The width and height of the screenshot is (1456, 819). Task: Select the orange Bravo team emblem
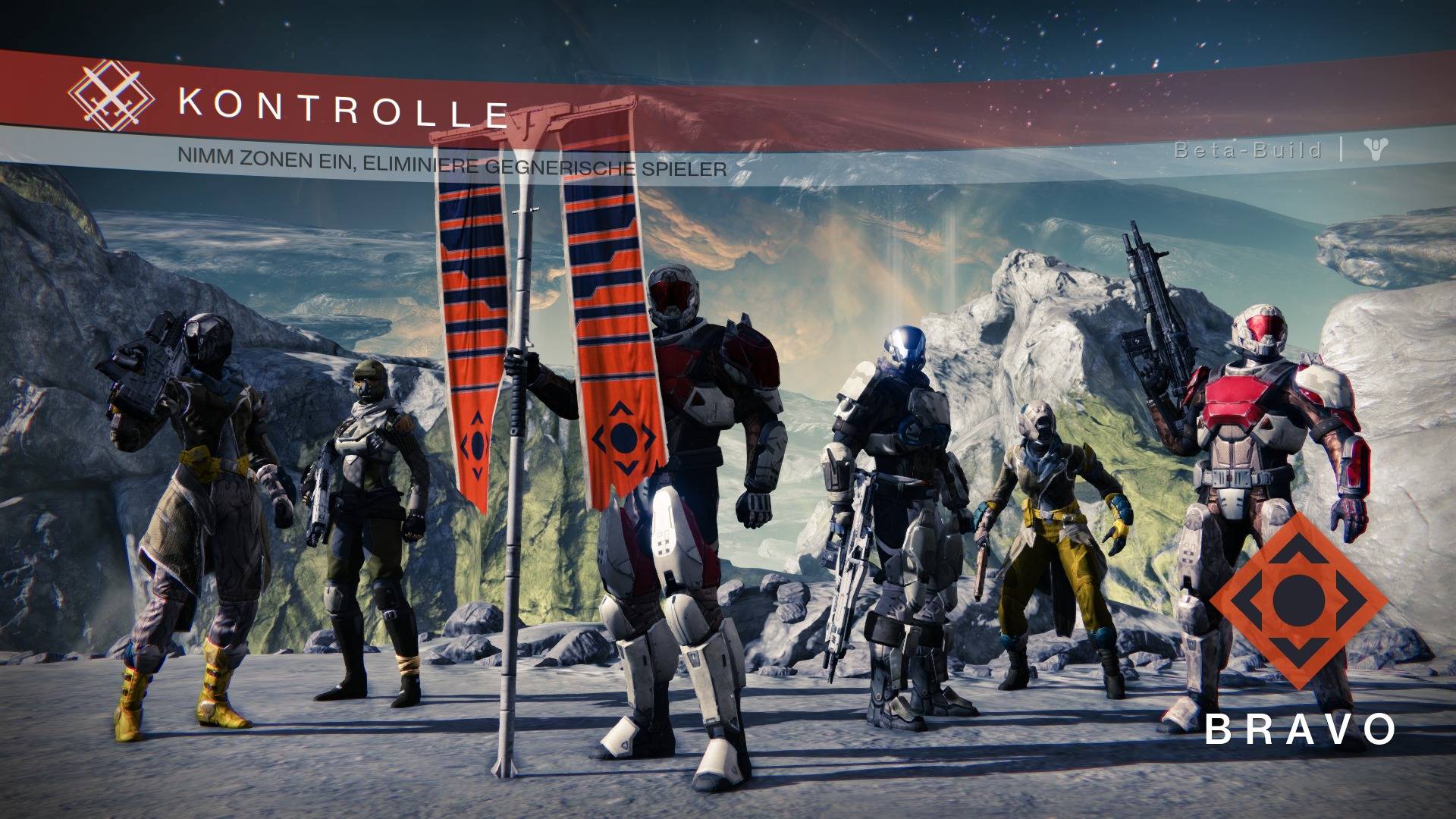click(x=1298, y=601)
